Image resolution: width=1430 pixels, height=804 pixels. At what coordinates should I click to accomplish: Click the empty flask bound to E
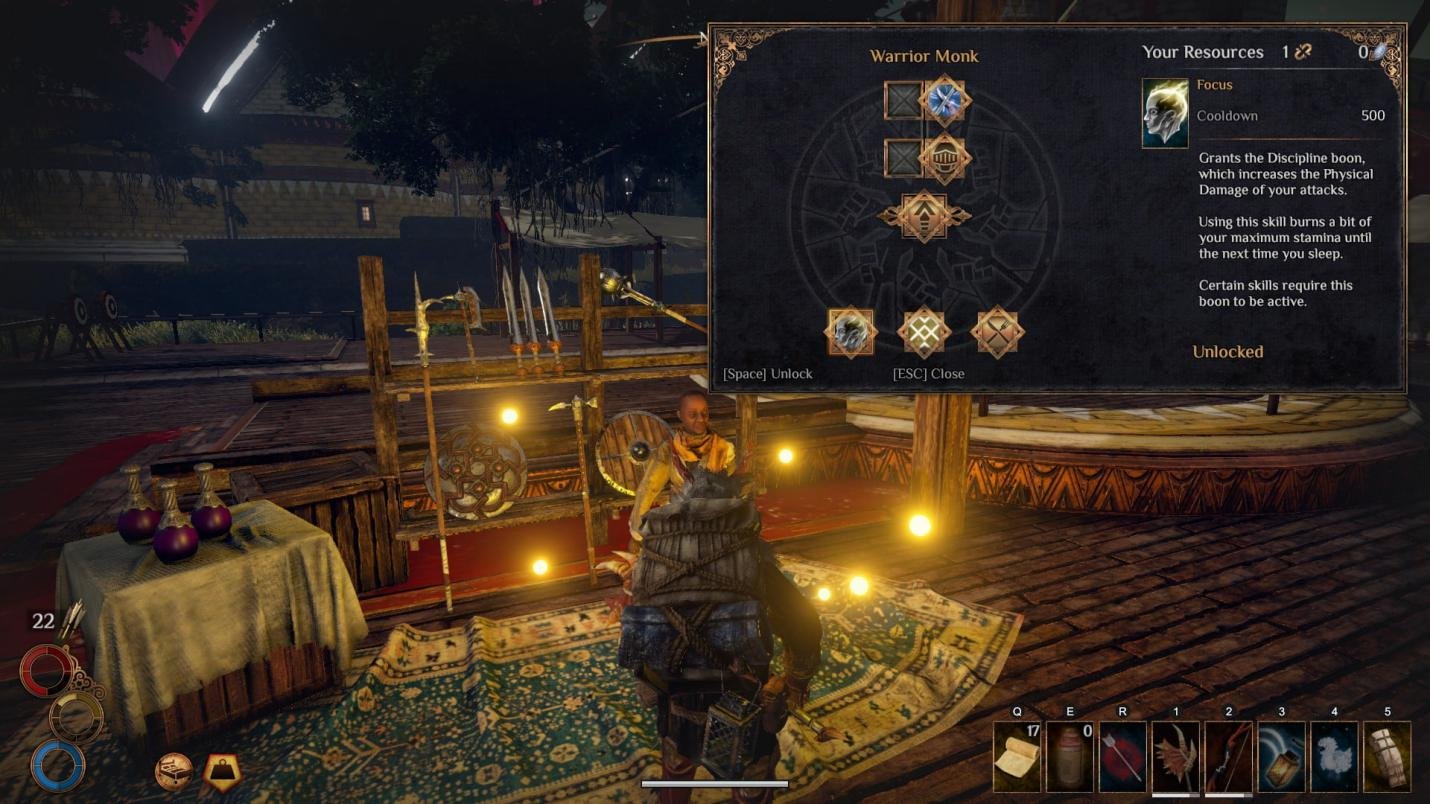(1069, 757)
